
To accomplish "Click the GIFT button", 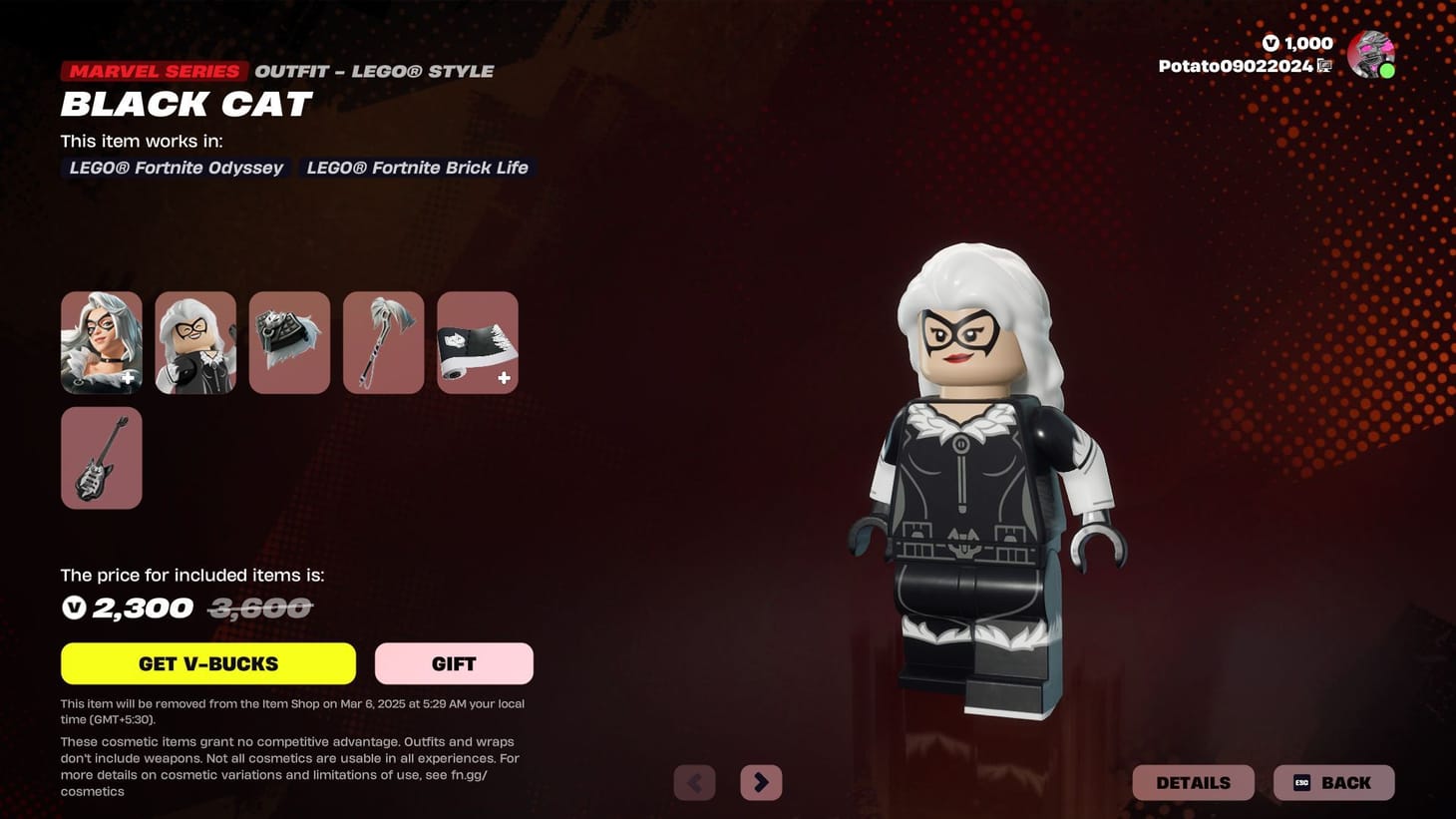I will coord(453,663).
